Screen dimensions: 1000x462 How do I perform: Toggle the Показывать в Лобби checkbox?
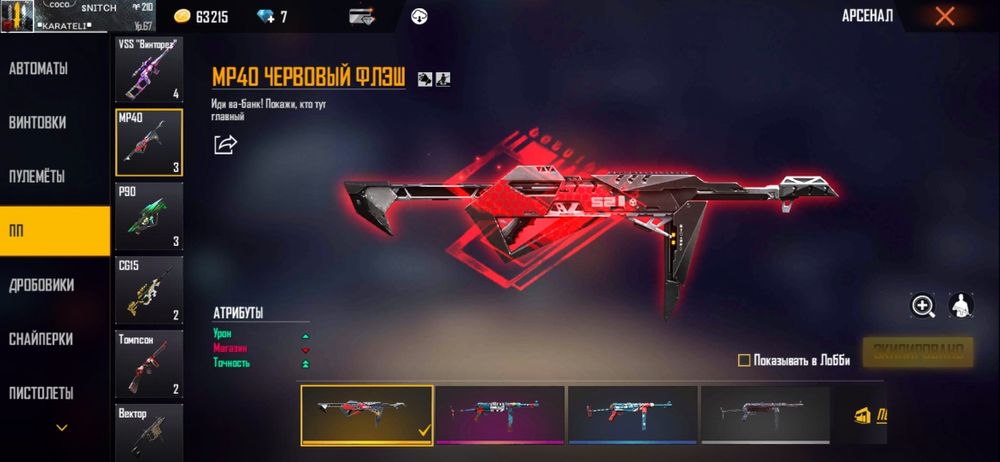[x=744, y=360]
